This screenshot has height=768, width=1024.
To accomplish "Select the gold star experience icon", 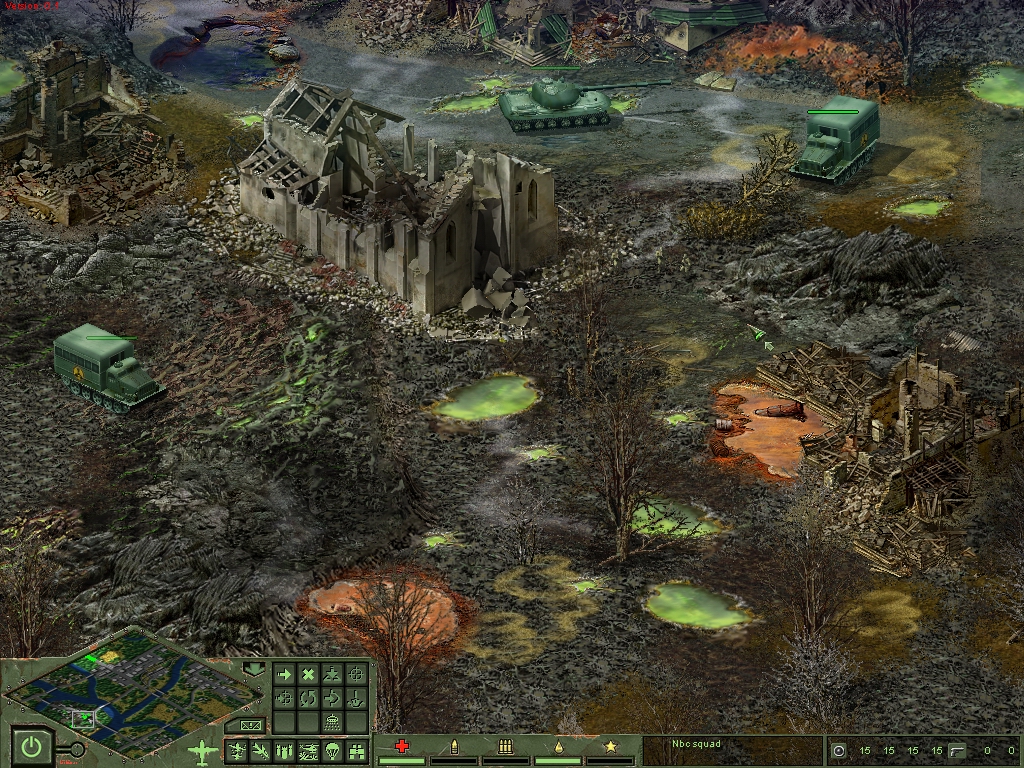I will 611,746.
